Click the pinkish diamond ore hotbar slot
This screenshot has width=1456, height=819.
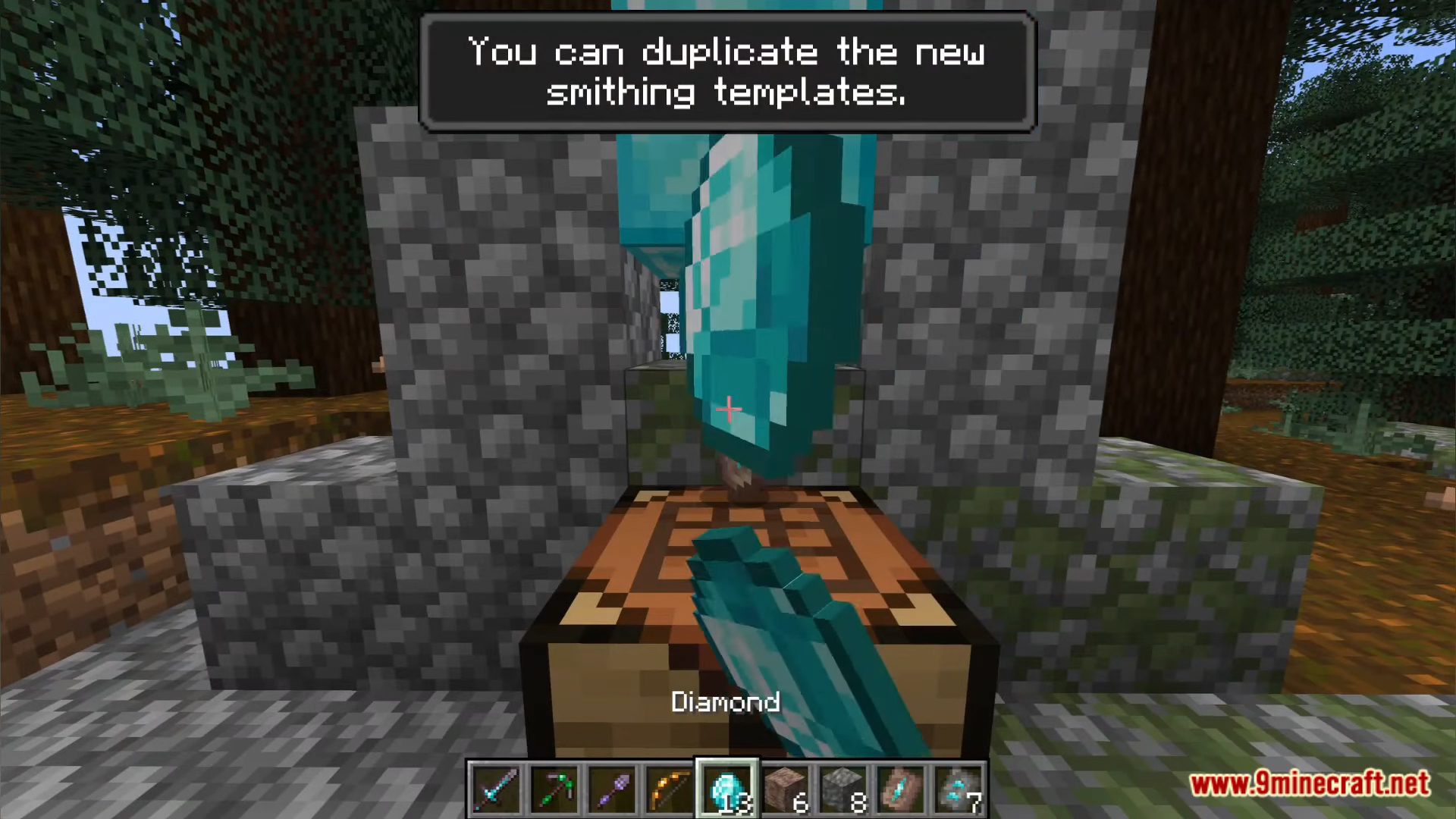[x=900, y=789]
